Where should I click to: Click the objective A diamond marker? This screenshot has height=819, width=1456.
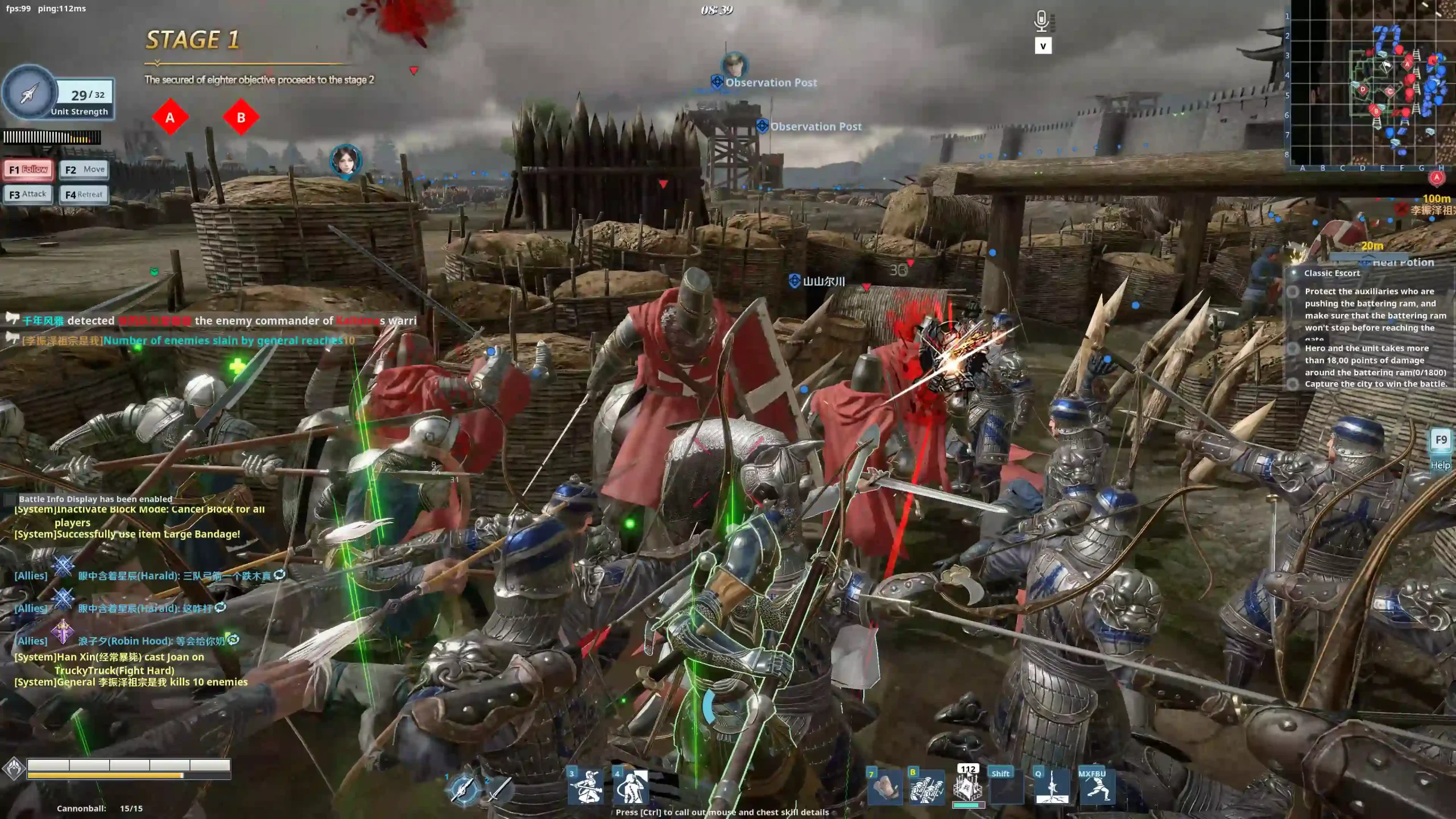pos(169,118)
